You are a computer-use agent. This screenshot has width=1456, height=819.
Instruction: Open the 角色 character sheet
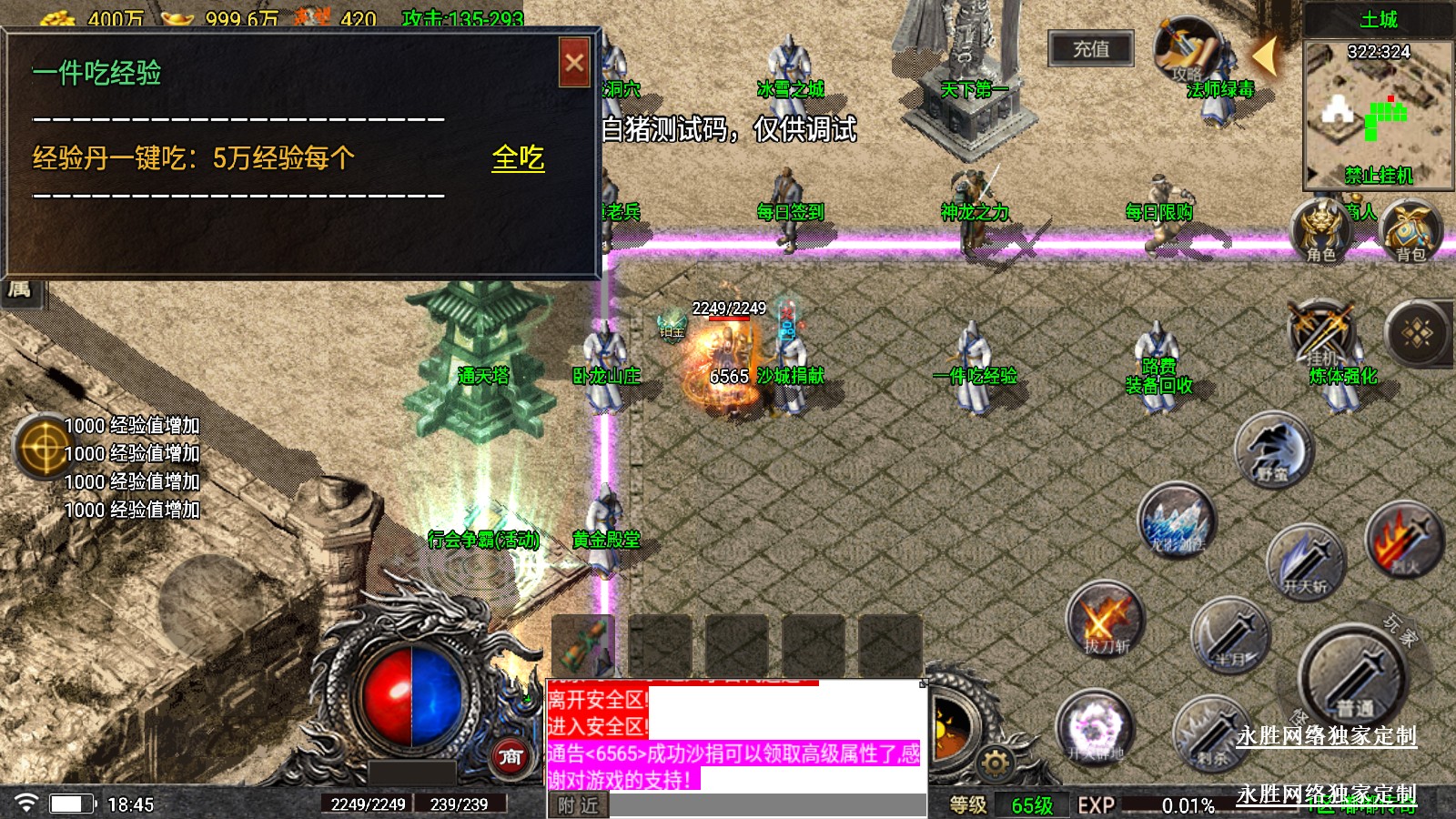1320,230
